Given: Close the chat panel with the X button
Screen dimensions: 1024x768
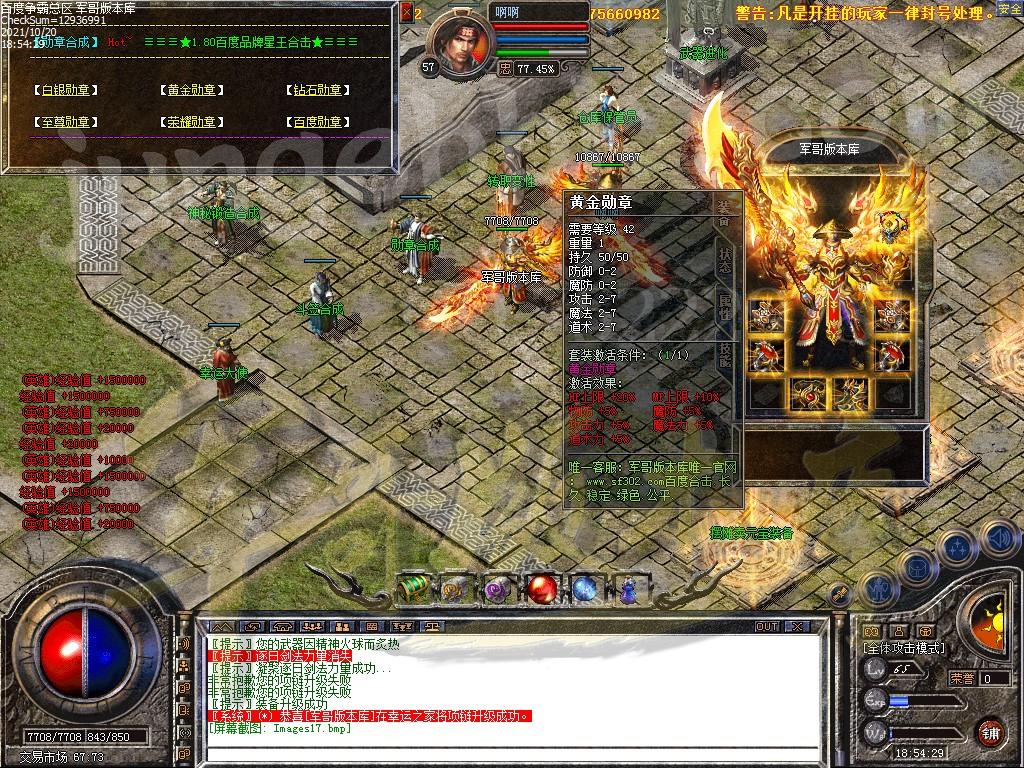Looking at the screenshot, I should (797, 626).
